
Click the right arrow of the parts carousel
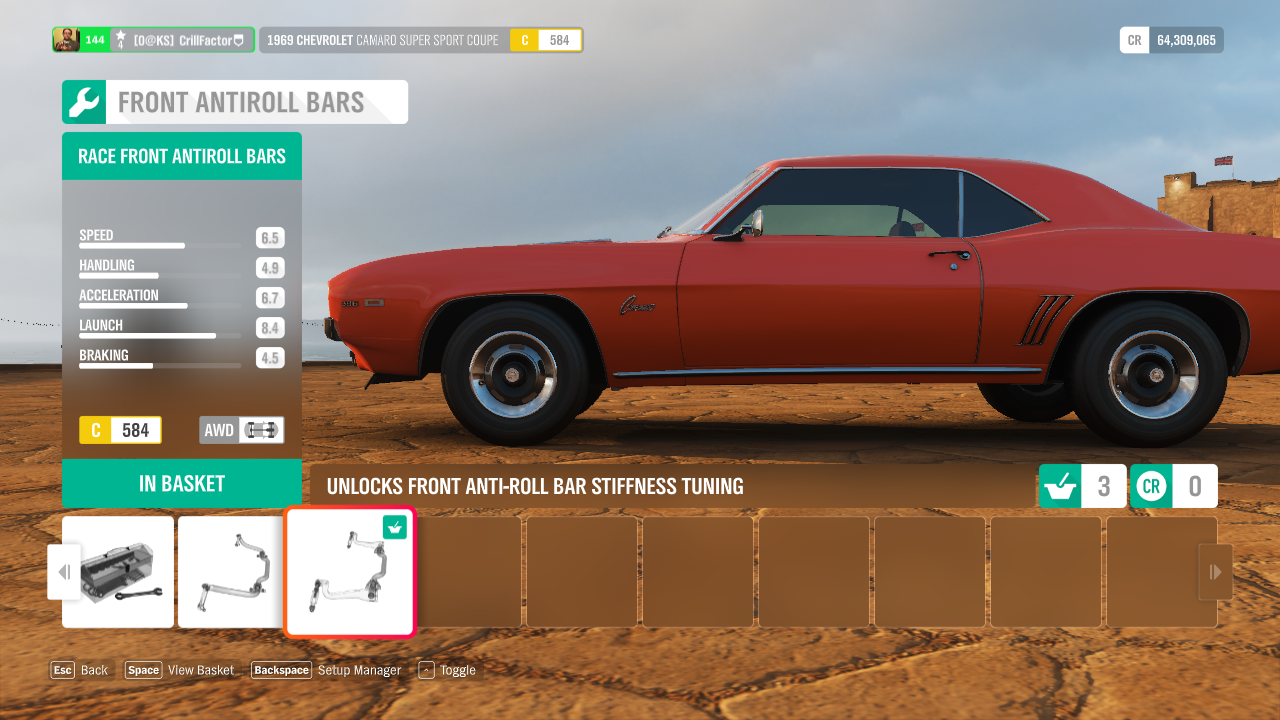click(1215, 572)
